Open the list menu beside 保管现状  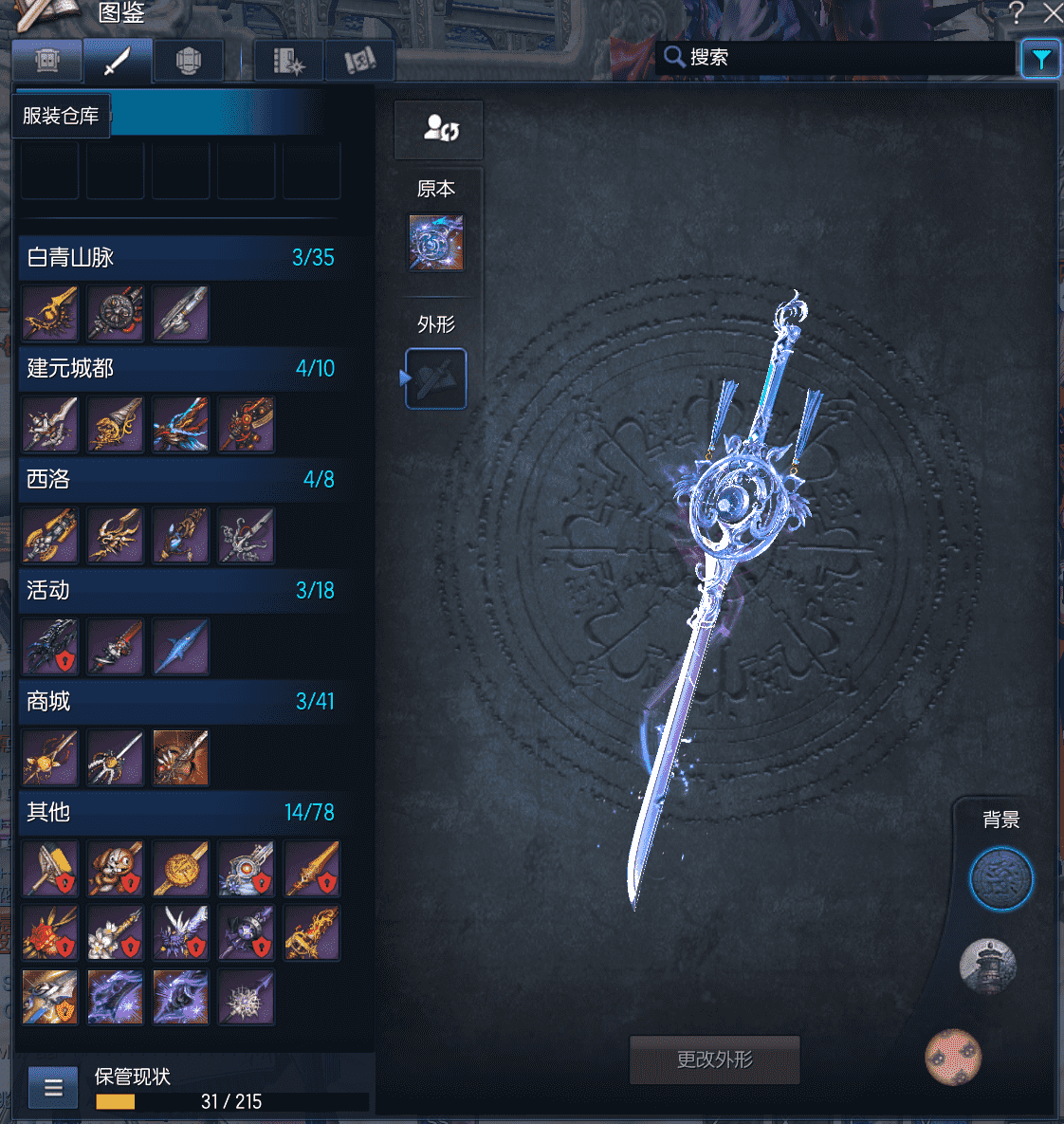click(53, 1088)
